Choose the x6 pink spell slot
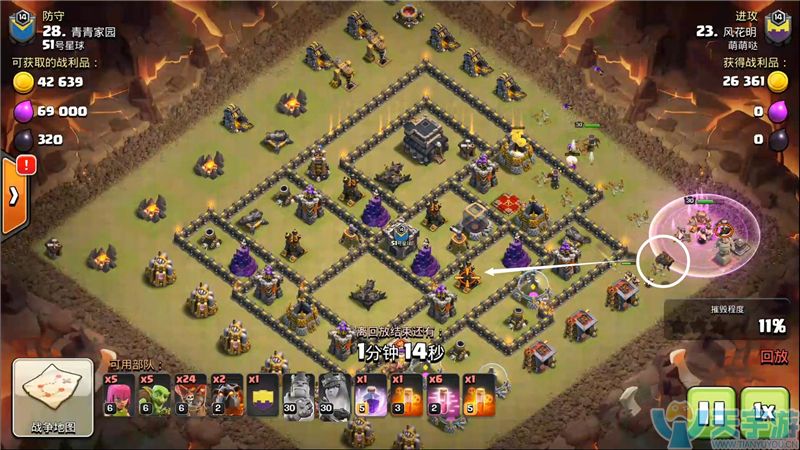The width and height of the screenshot is (800, 450). click(441, 395)
